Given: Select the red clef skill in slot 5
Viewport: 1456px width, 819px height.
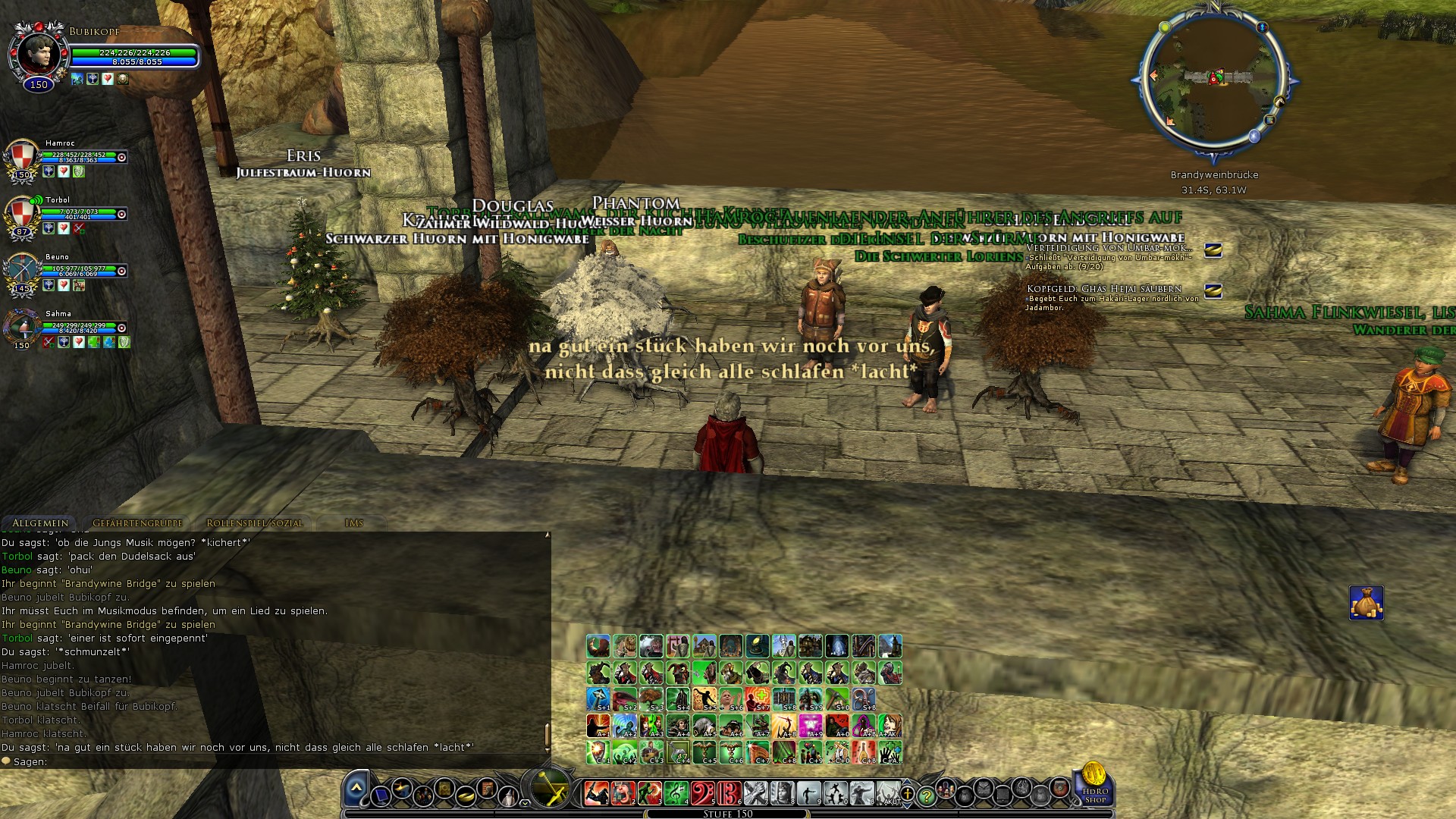Looking at the screenshot, I should coord(703,793).
